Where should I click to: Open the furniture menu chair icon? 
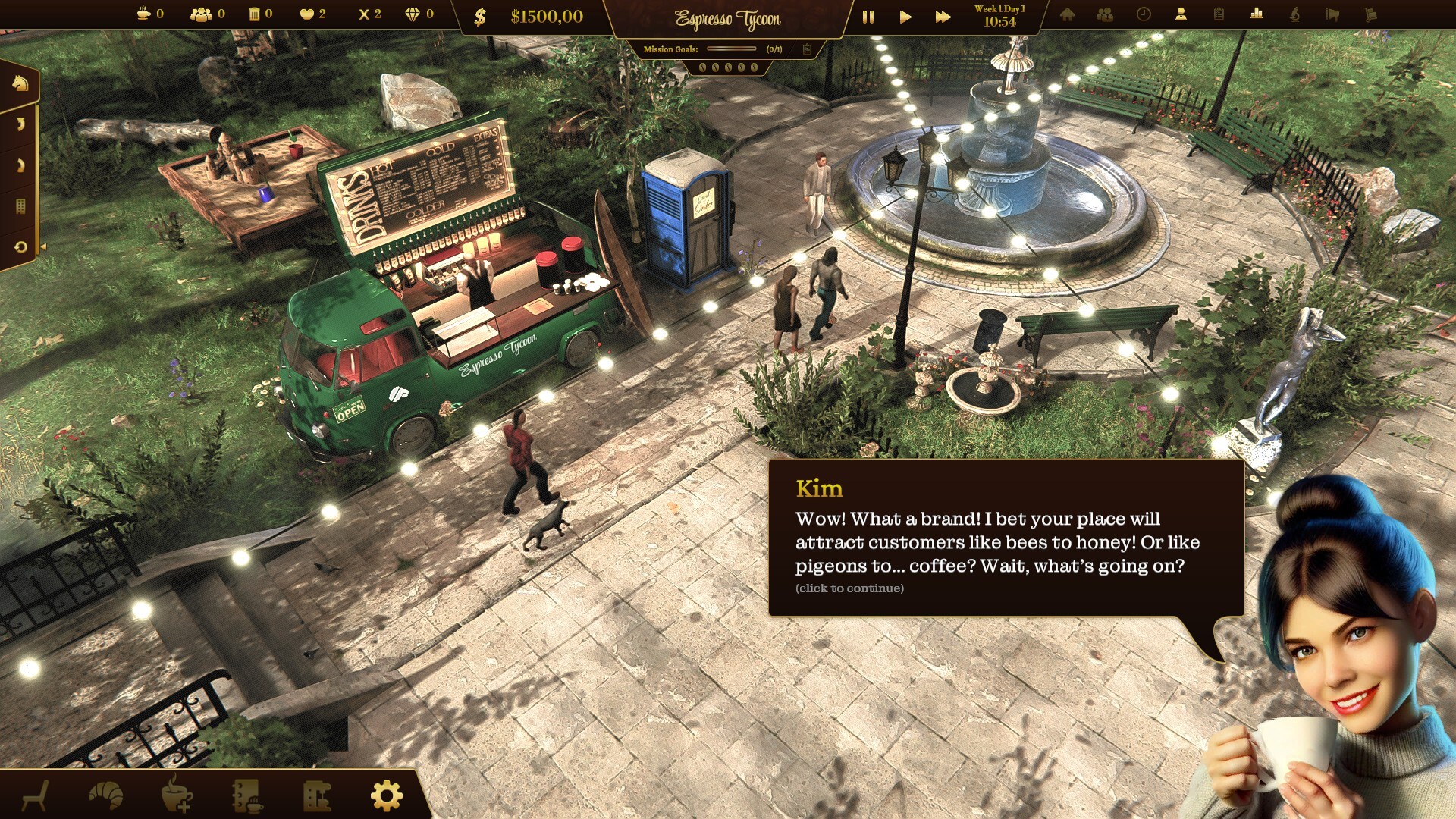click(x=36, y=795)
